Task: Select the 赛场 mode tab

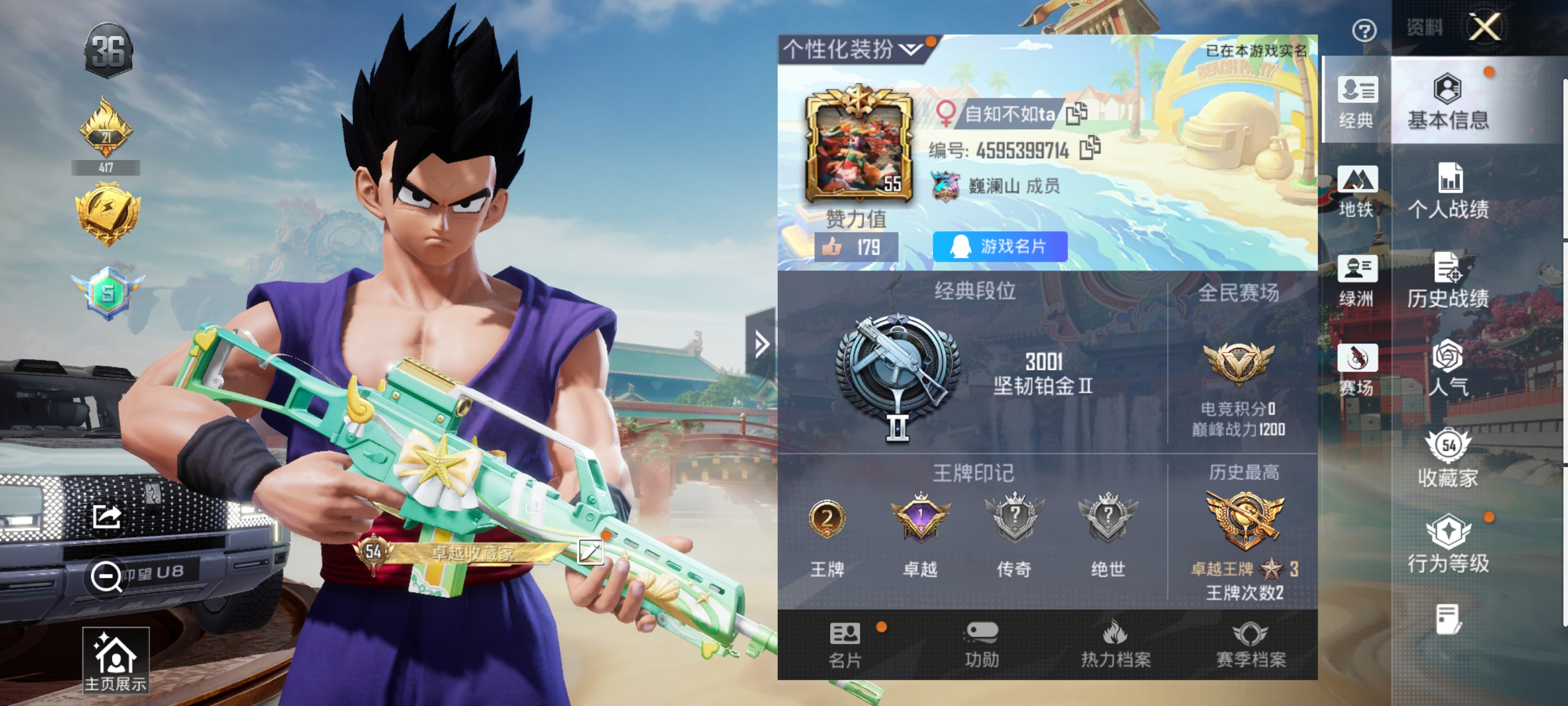Action: 1357,370
